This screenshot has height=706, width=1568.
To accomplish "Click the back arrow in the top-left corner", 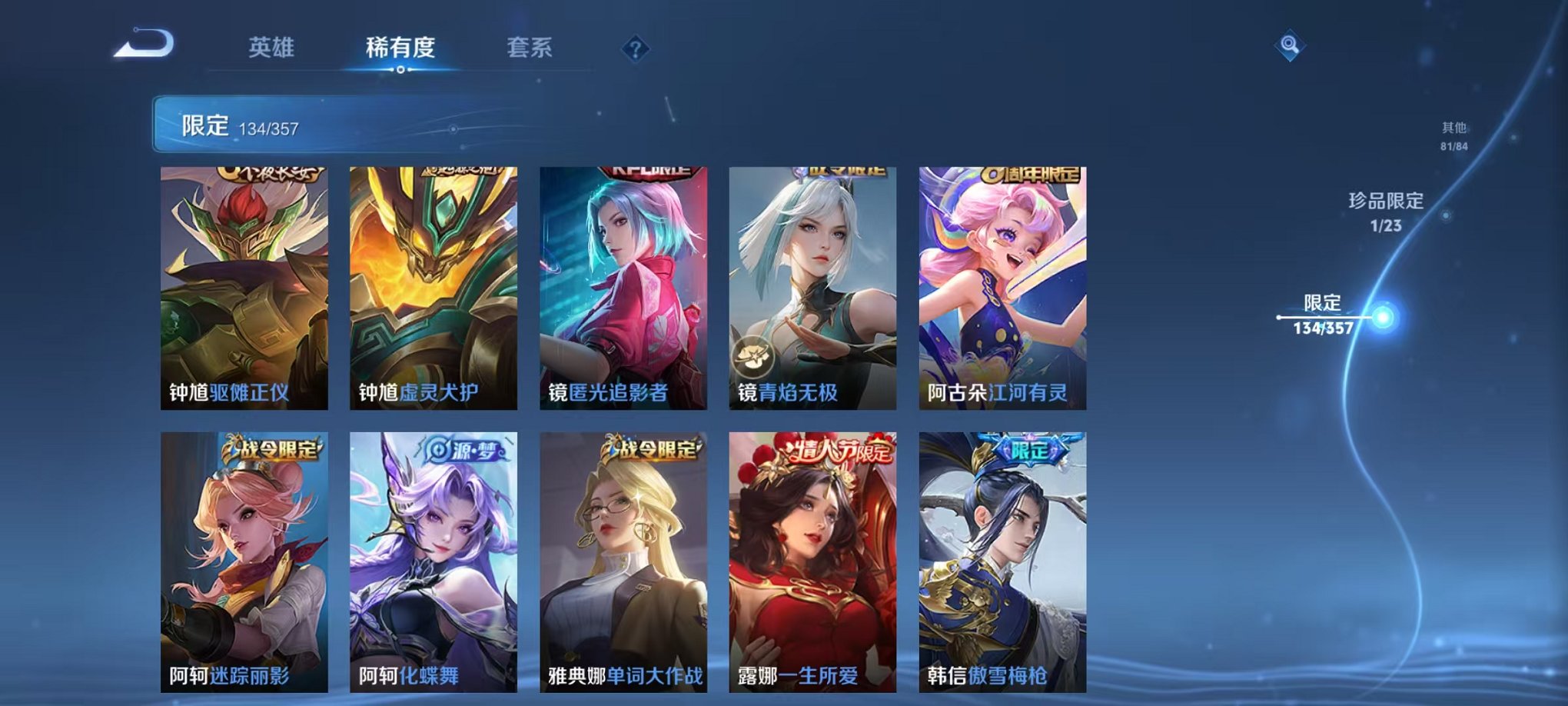I will pyautogui.click(x=143, y=46).
